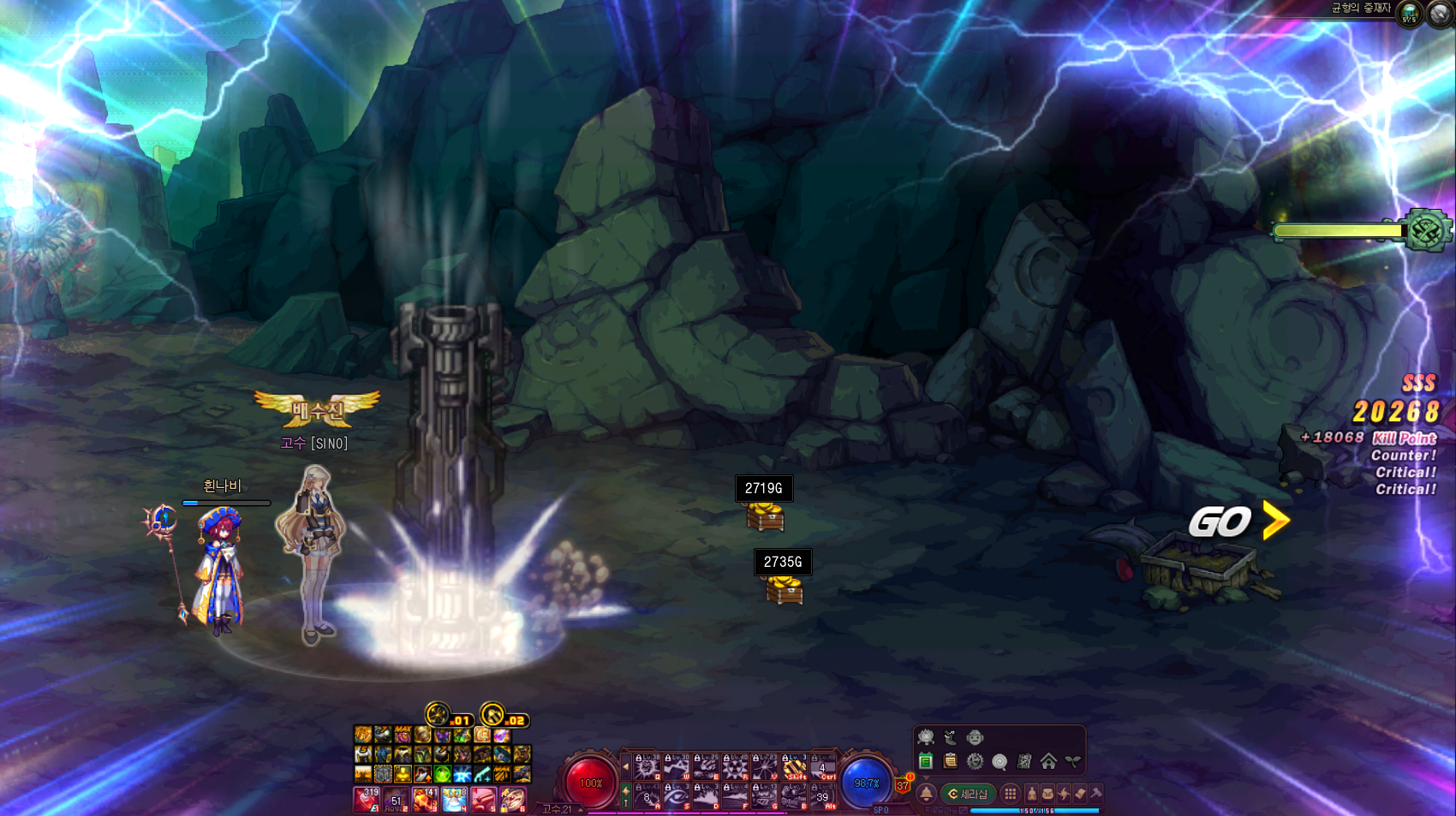Click the compass minimap icon
The width and height of the screenshot is (1456, 816).
click(x=1441, y=14)
